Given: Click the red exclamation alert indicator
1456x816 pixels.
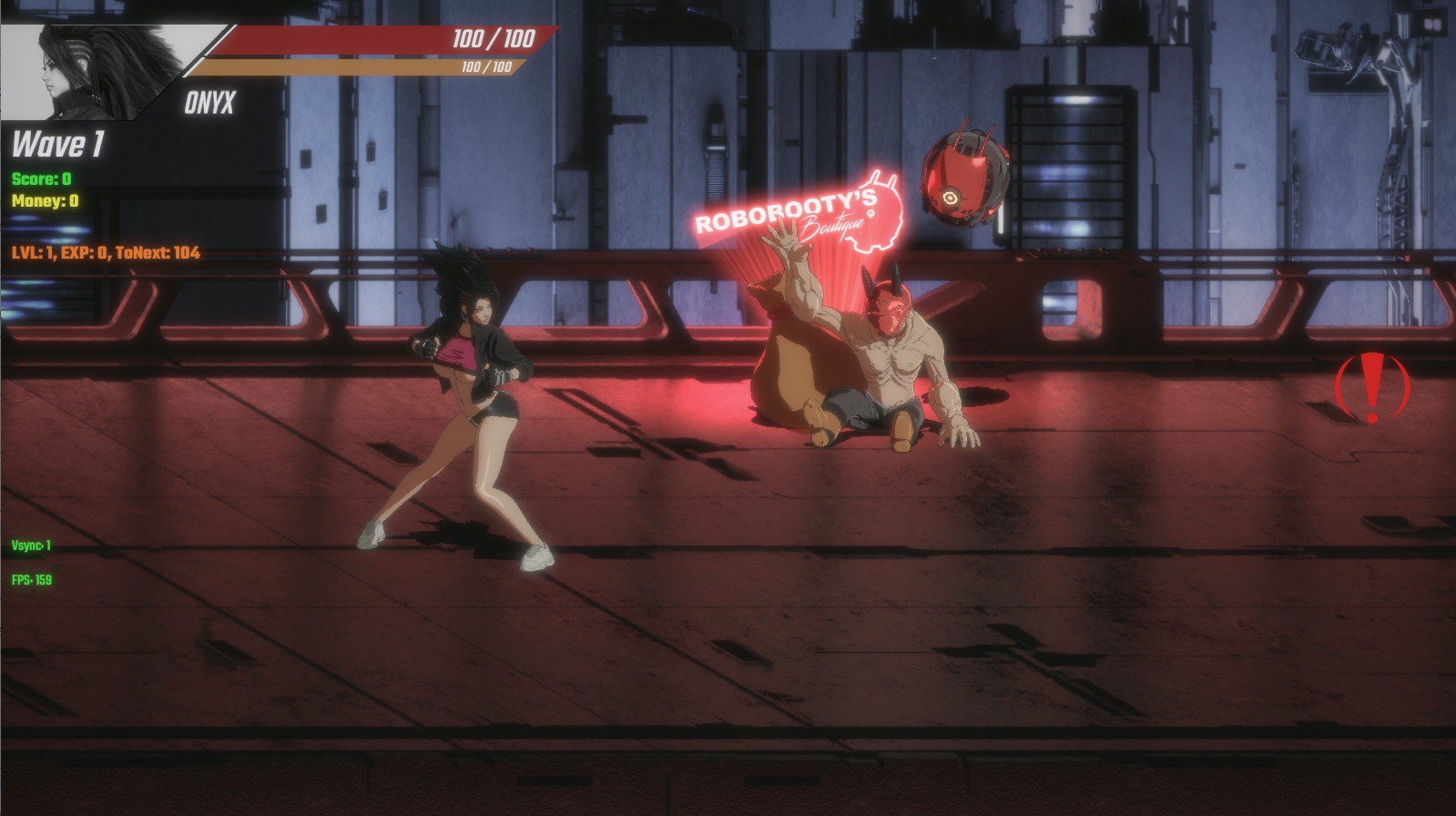Looking at the screenshot, I should pyautogui.click(x=1371, y=387).
